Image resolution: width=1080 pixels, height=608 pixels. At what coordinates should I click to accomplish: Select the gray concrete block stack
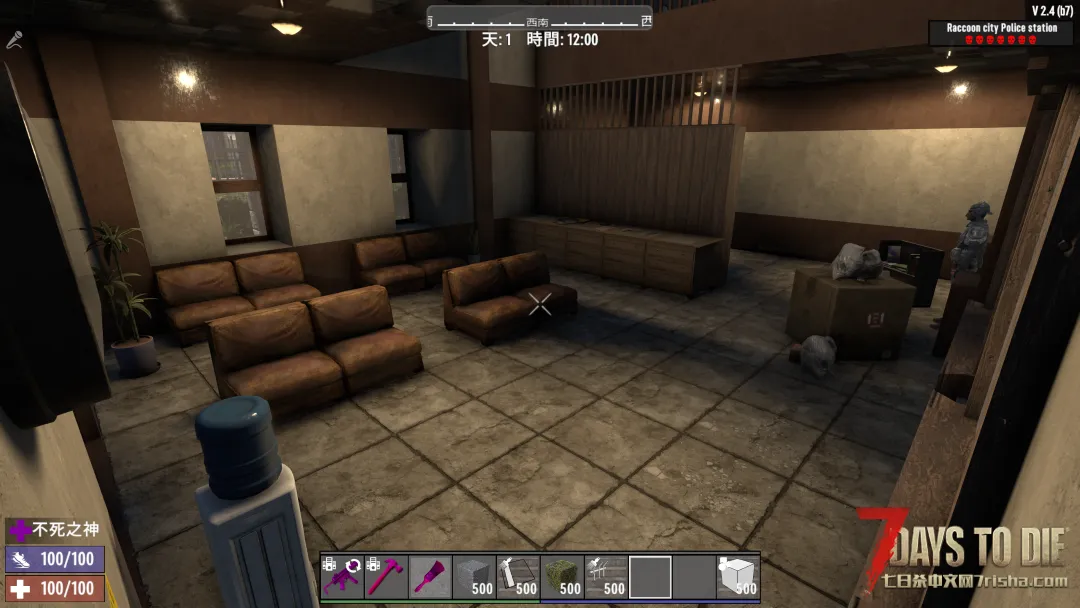tap(474, 577)
